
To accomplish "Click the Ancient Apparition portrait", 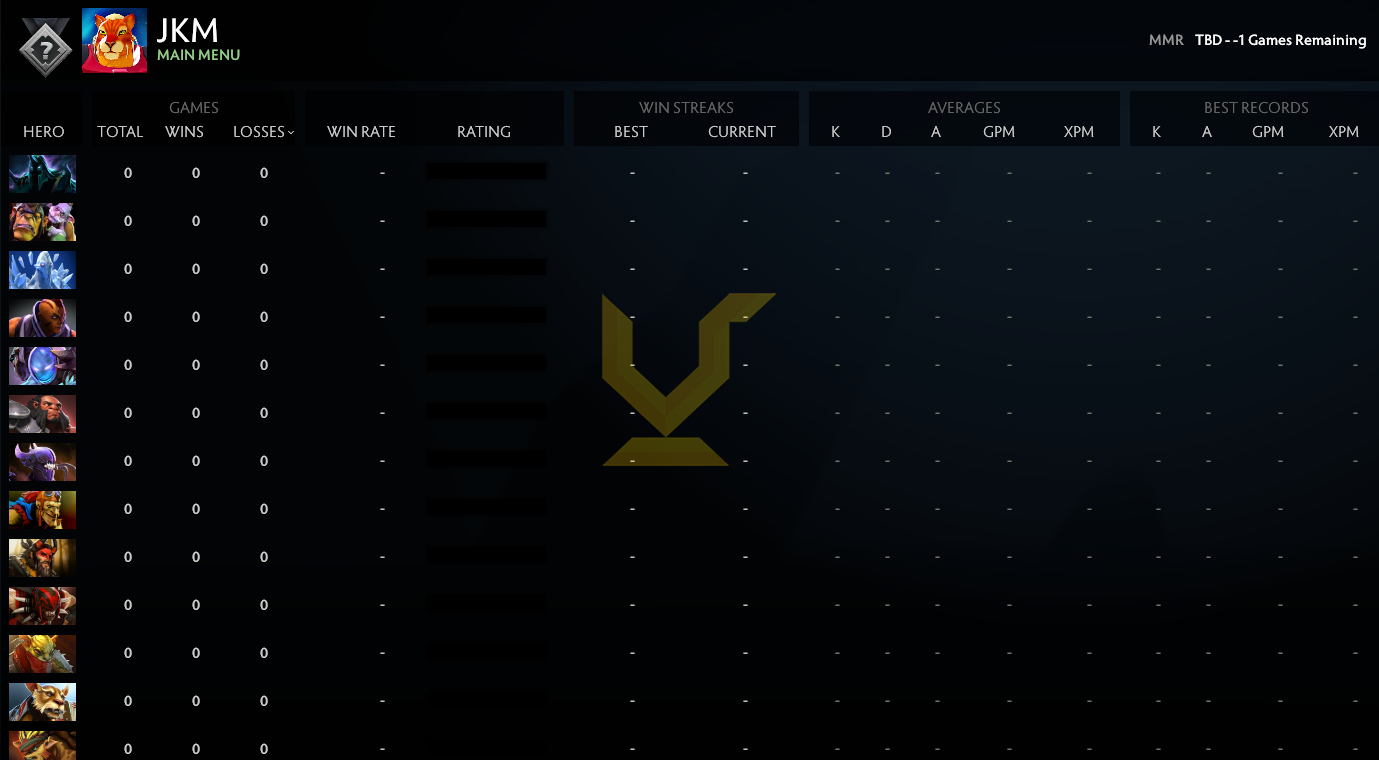I will (42, 269).
